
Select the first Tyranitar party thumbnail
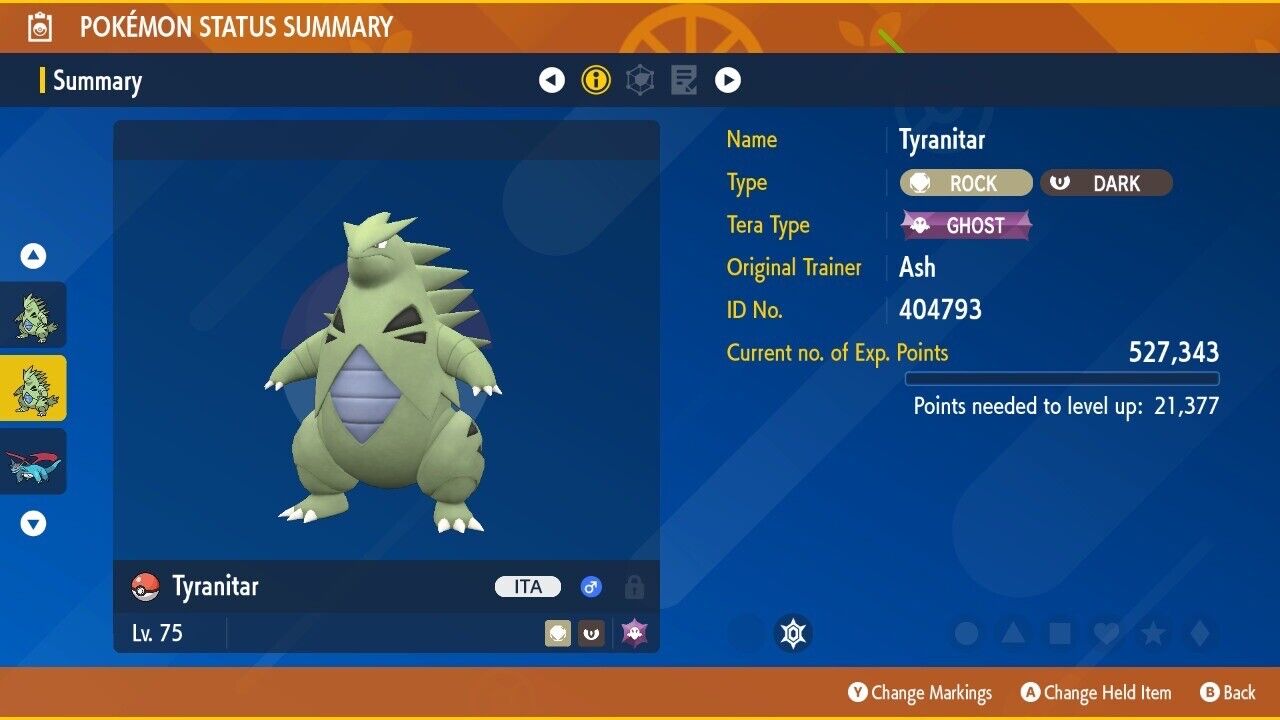[x=34, y=315]
